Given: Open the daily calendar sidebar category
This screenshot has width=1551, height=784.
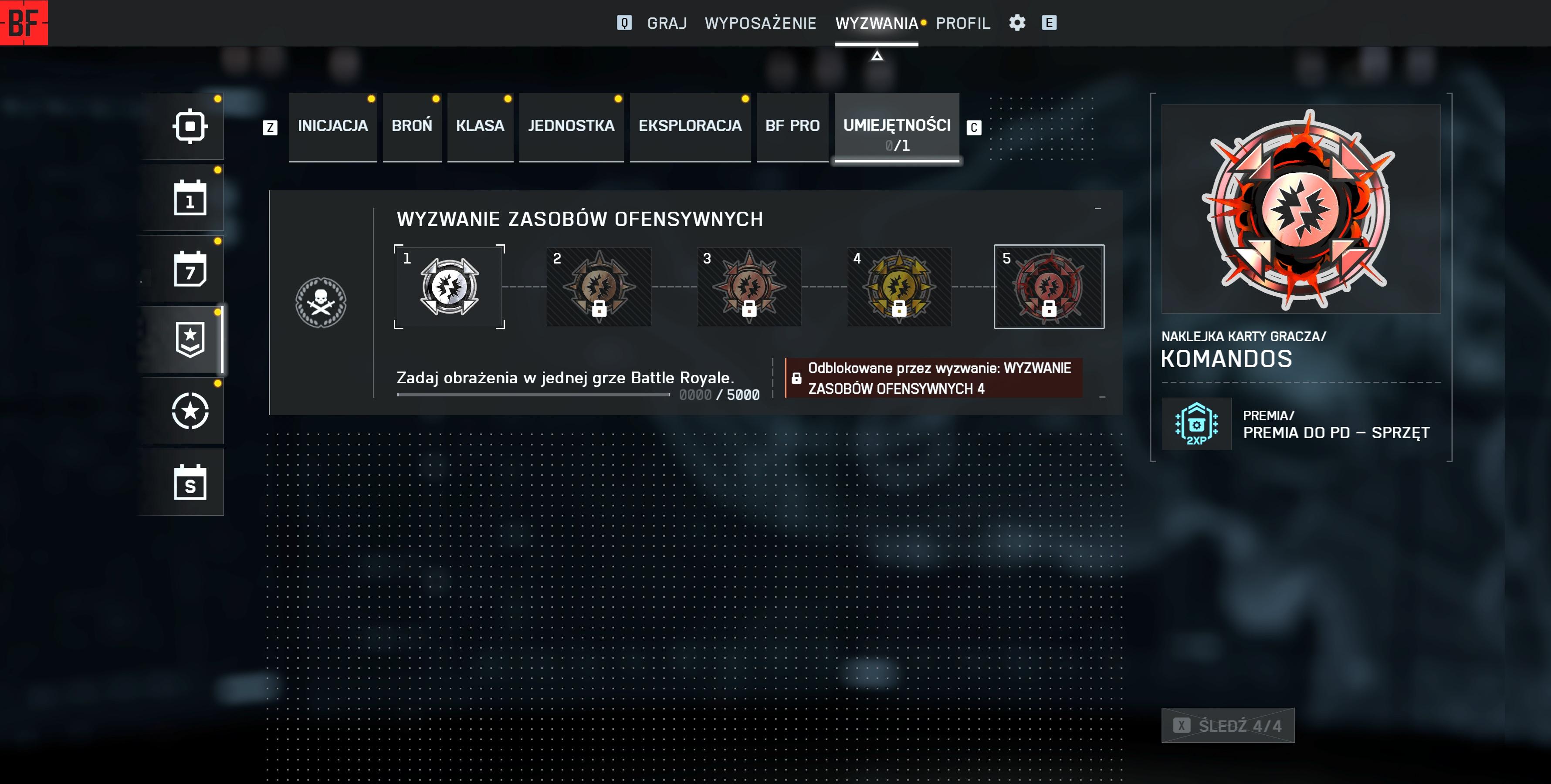Looking at the screenshot, I should (190, 198).
